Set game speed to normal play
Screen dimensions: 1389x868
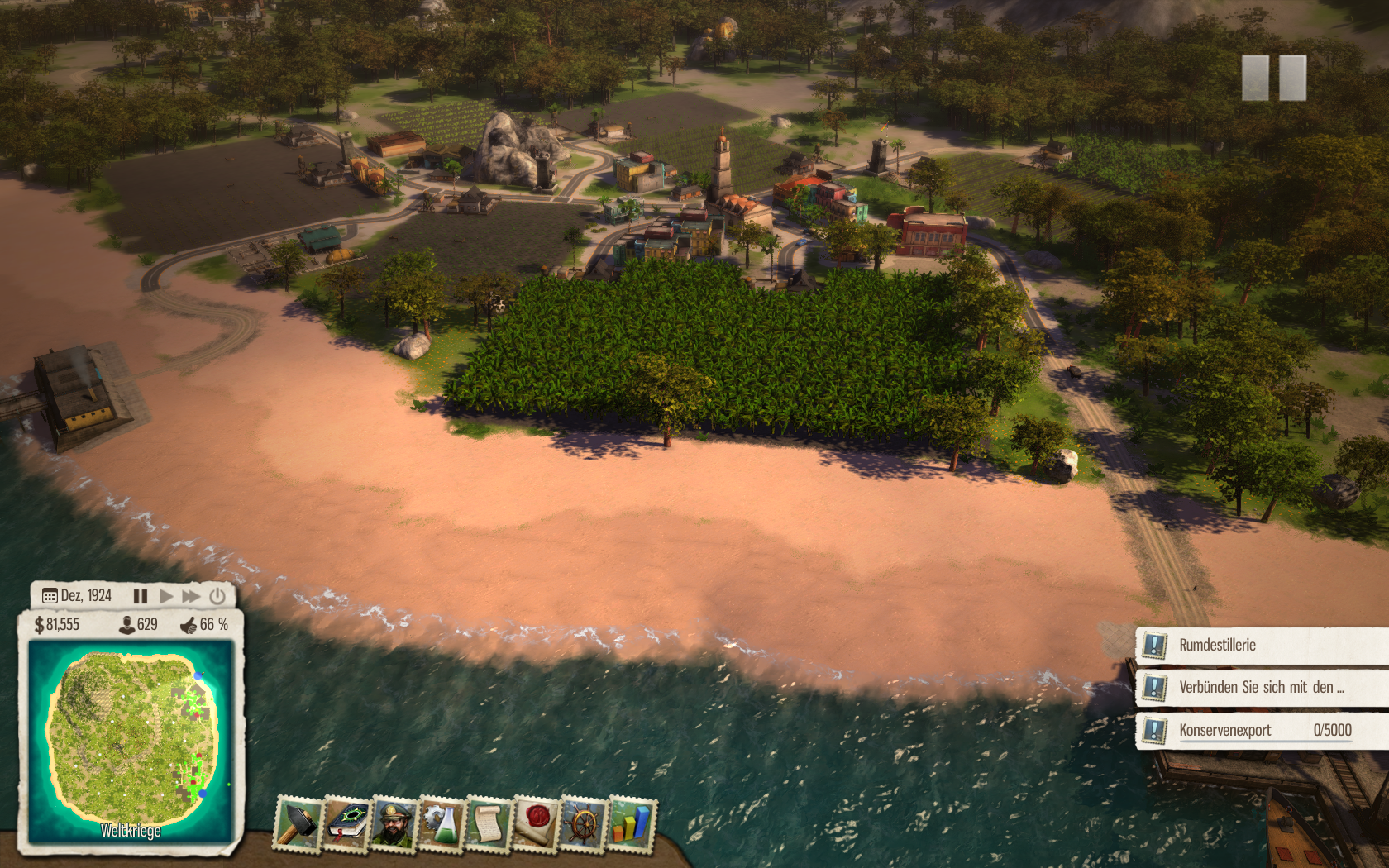point(166,596)
